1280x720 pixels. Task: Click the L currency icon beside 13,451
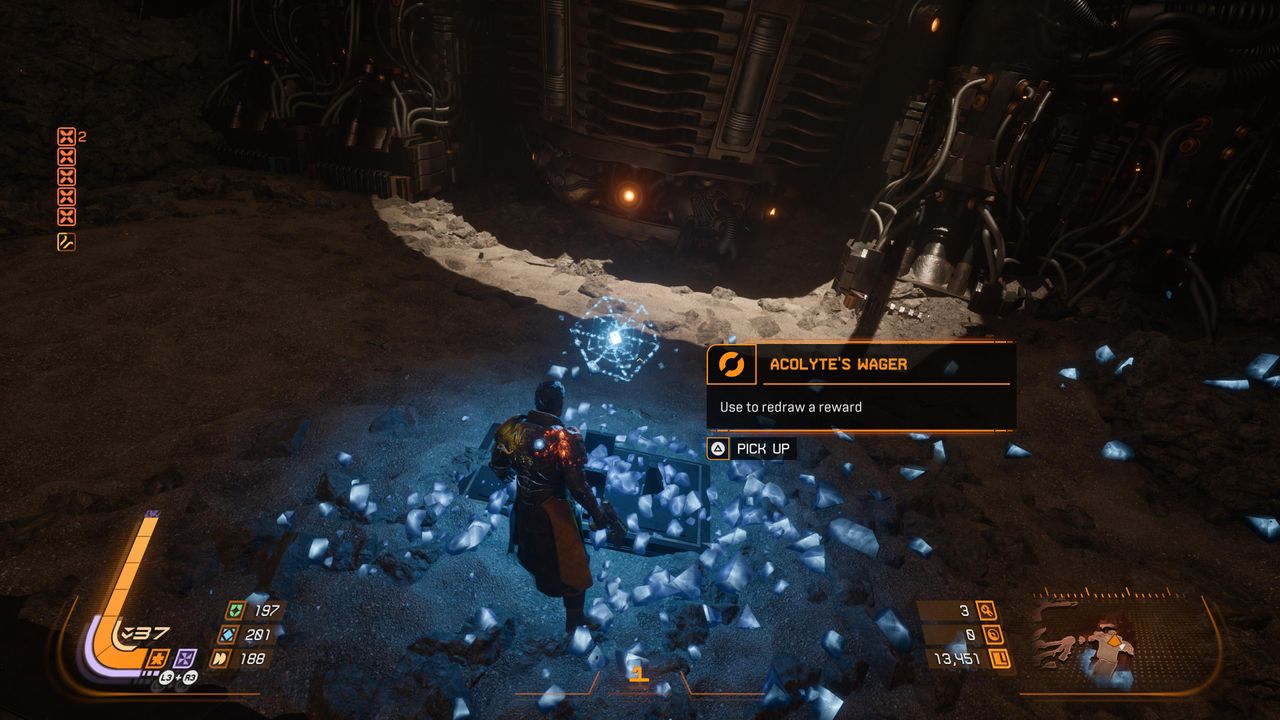tap(998, 658)
